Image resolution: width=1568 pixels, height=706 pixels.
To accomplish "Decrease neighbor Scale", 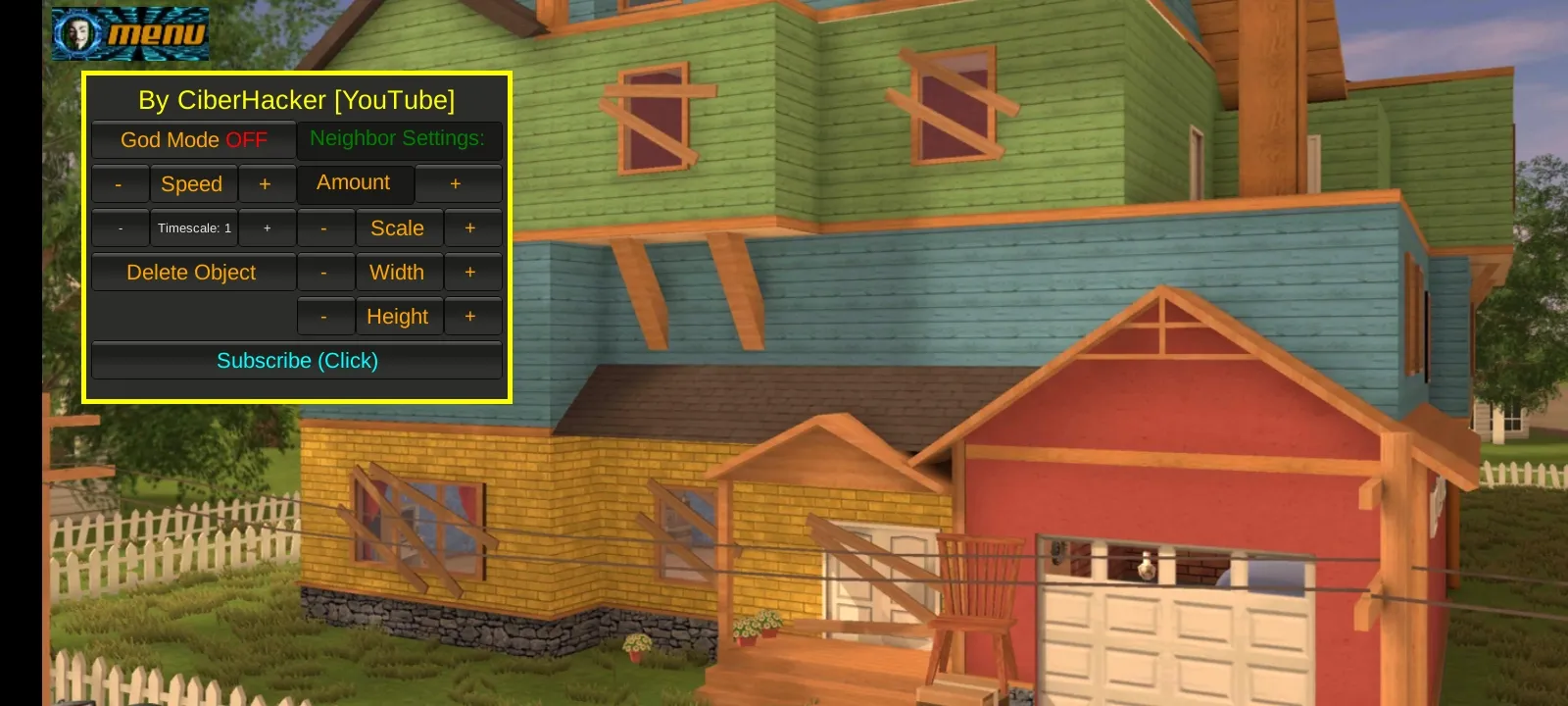I will pos(325,227).
